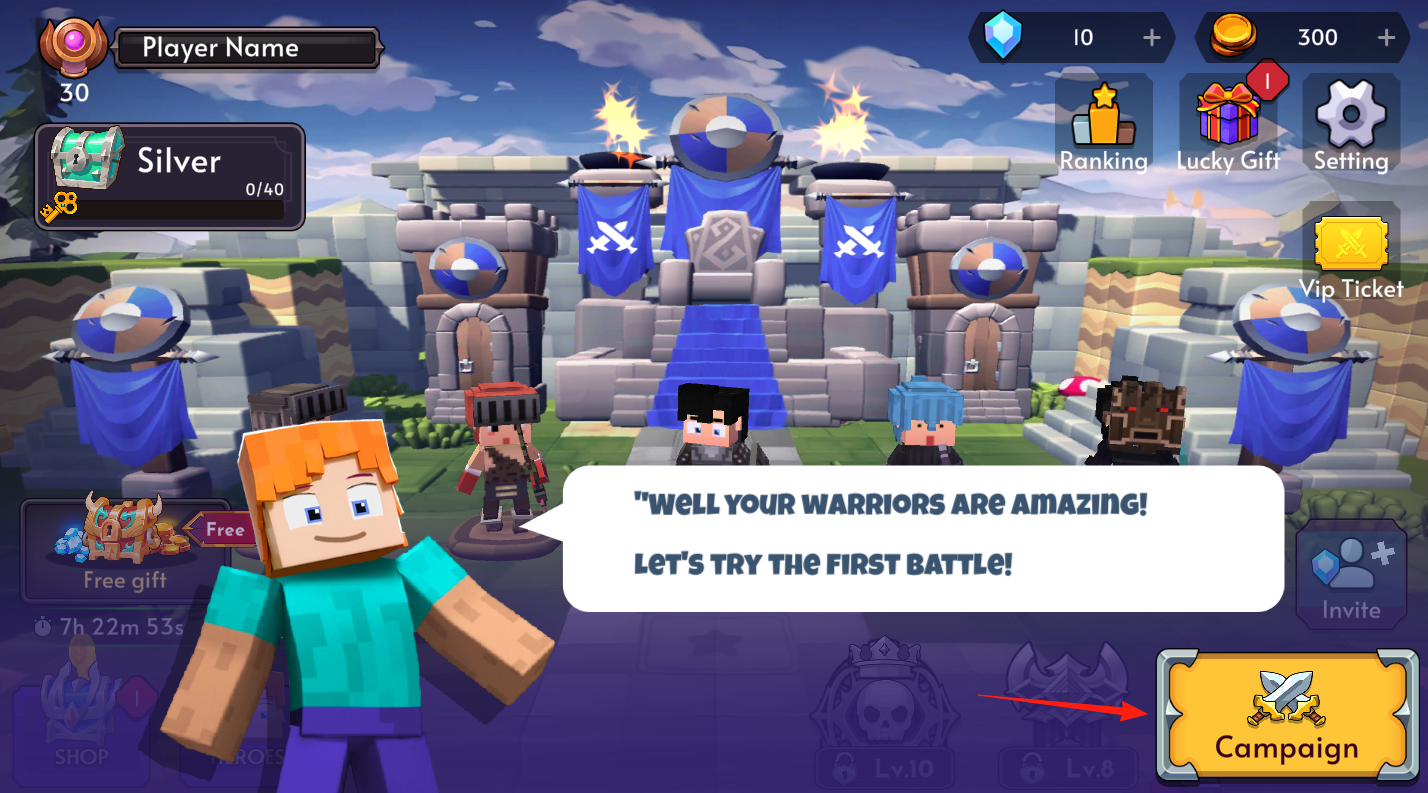Start the Campaign battle

click(x=1287, y=716)
